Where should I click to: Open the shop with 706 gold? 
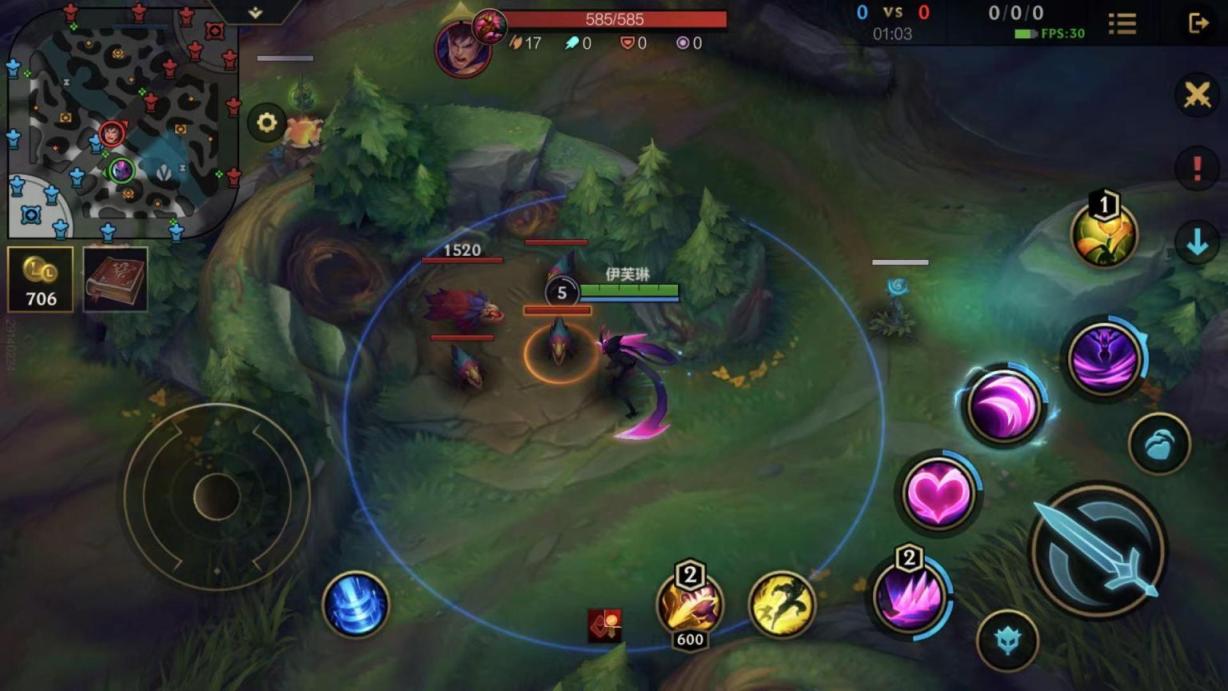click(x=40, y=280)
